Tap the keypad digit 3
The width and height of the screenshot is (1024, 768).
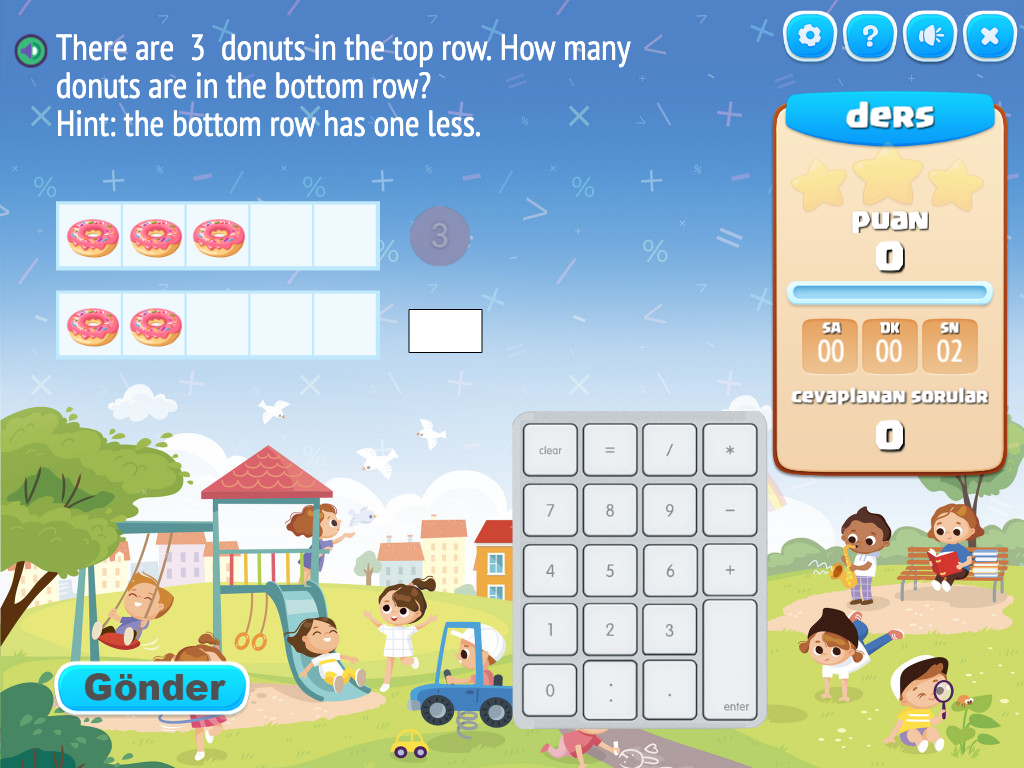670,630
